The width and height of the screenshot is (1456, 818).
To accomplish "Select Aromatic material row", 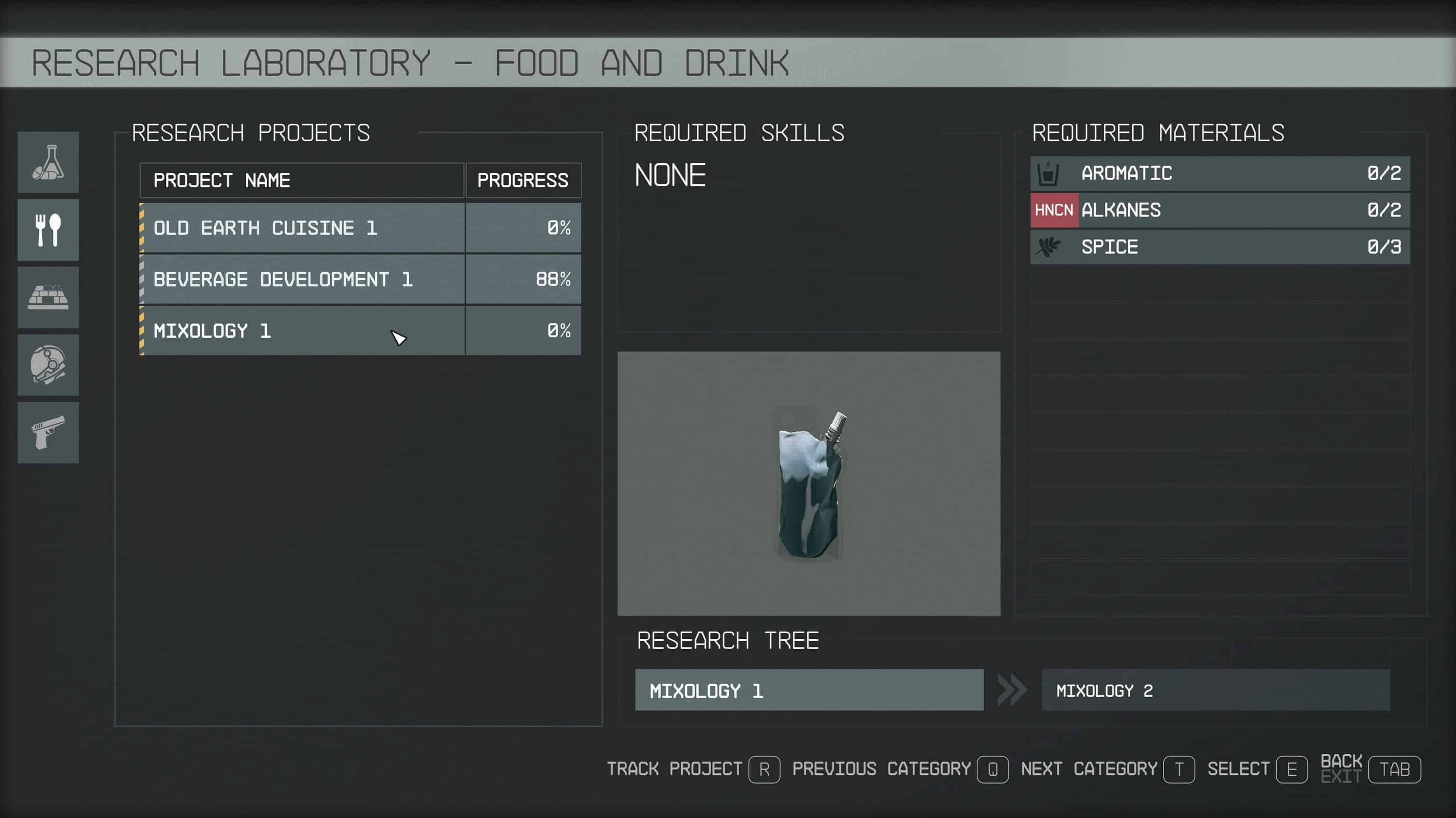I will click(x=1220, y=173).
